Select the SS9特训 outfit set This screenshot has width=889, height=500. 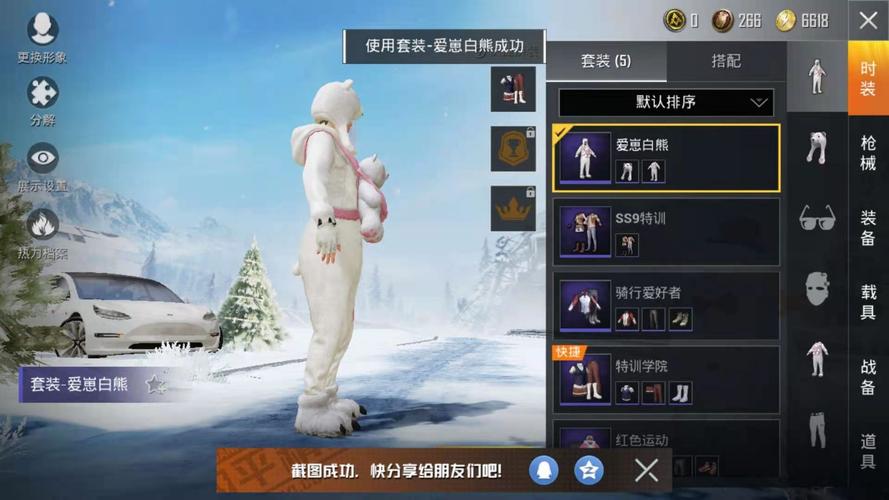tap(666, 232)
